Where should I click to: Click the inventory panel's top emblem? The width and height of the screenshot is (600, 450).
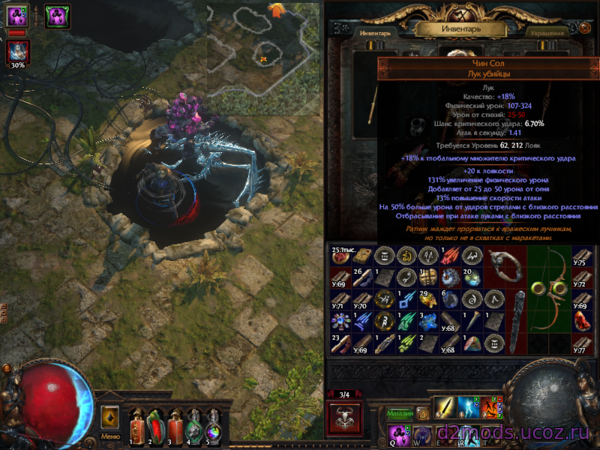tap(463, 10)
